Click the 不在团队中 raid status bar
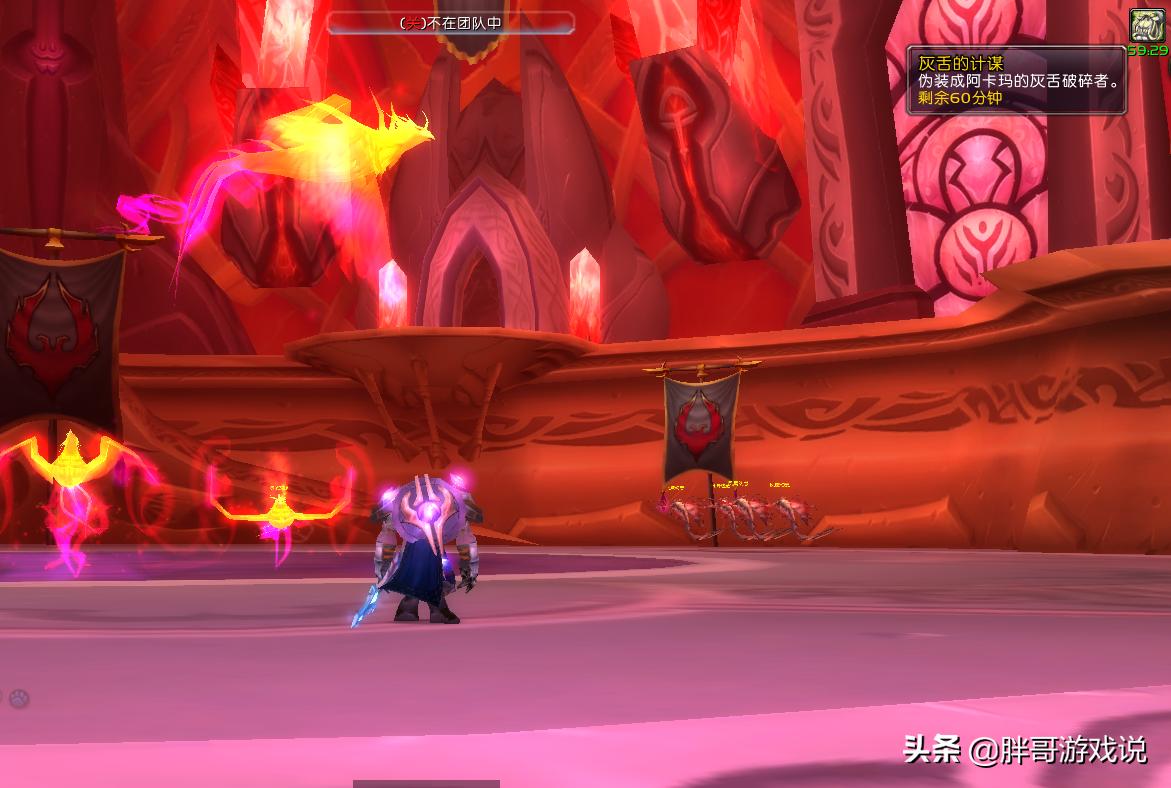Screen dimensions: 1171x788 coord(451,23)
